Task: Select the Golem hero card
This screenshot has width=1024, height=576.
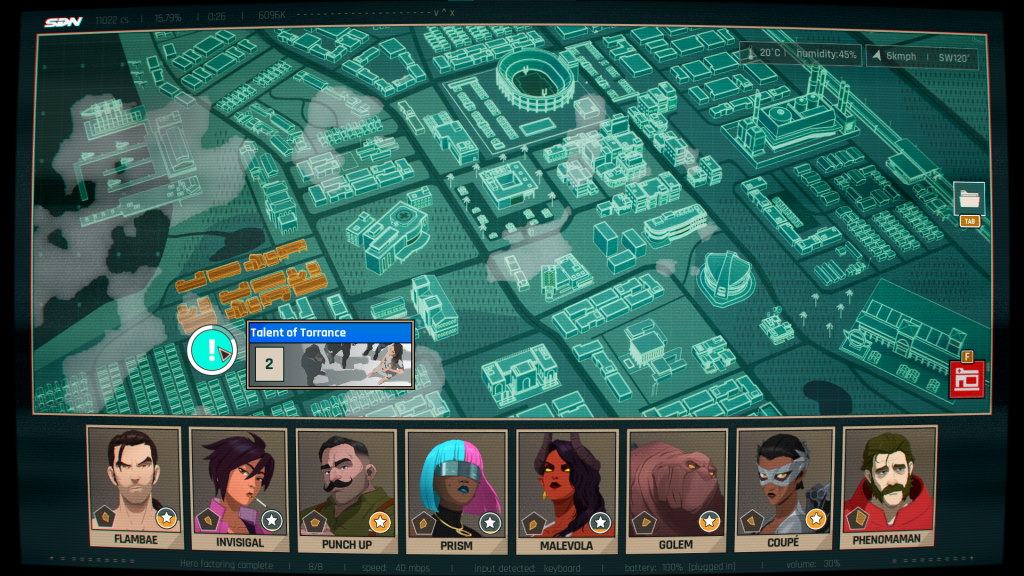Action: click(675, 488)
